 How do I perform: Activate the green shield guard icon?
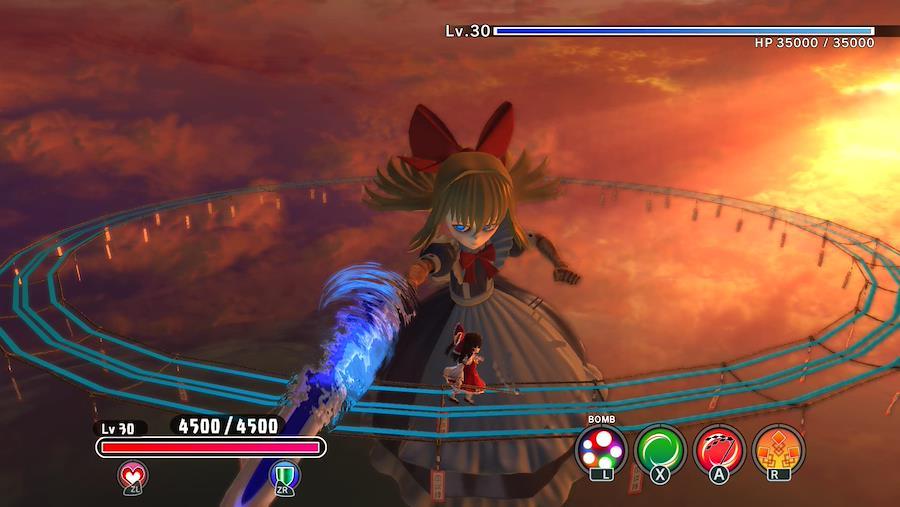pos(285,474)
